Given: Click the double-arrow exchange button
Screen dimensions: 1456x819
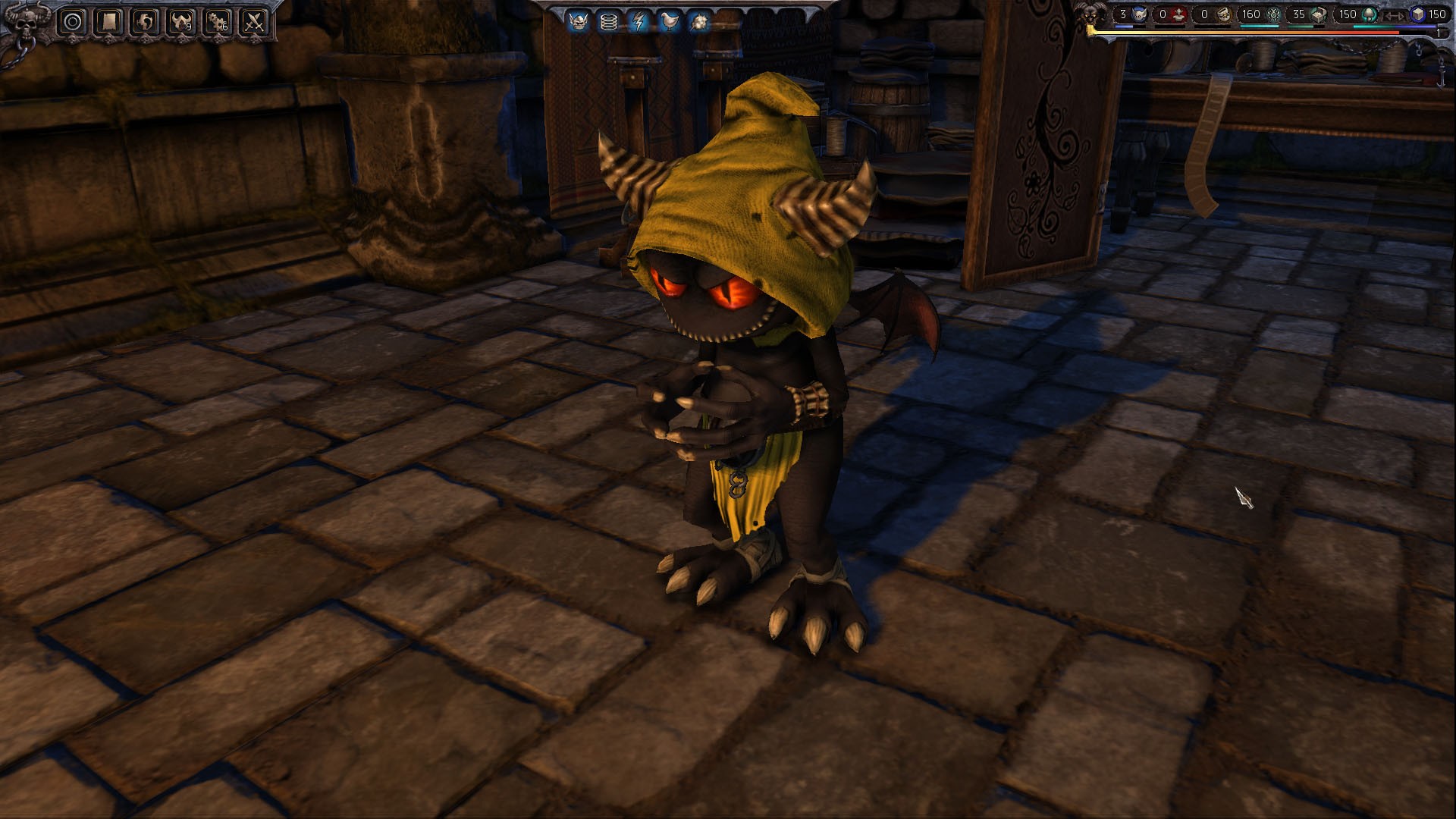Looking at the screenshot, I should (x=1394, y=16).
